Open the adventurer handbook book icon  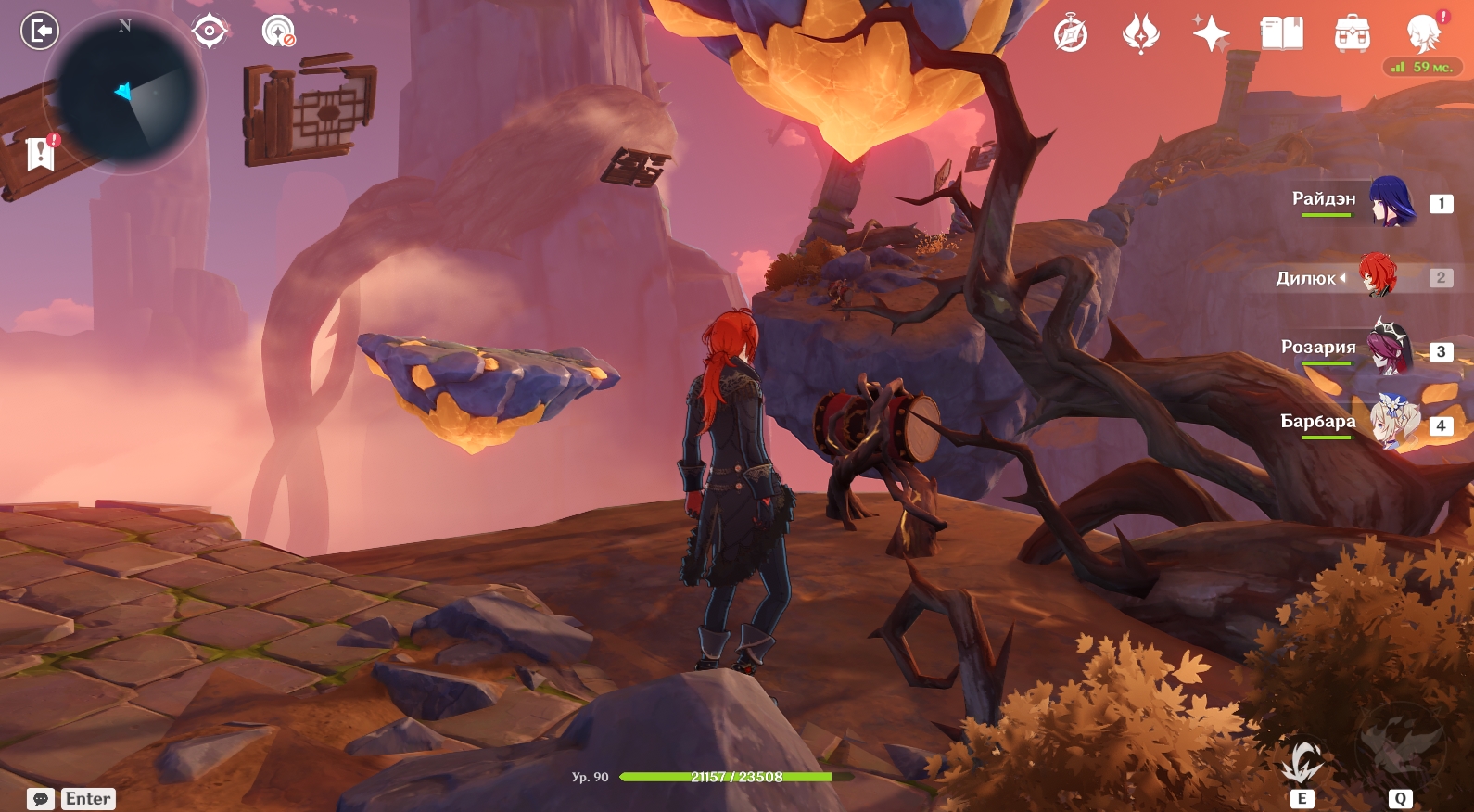(1282, 34)
